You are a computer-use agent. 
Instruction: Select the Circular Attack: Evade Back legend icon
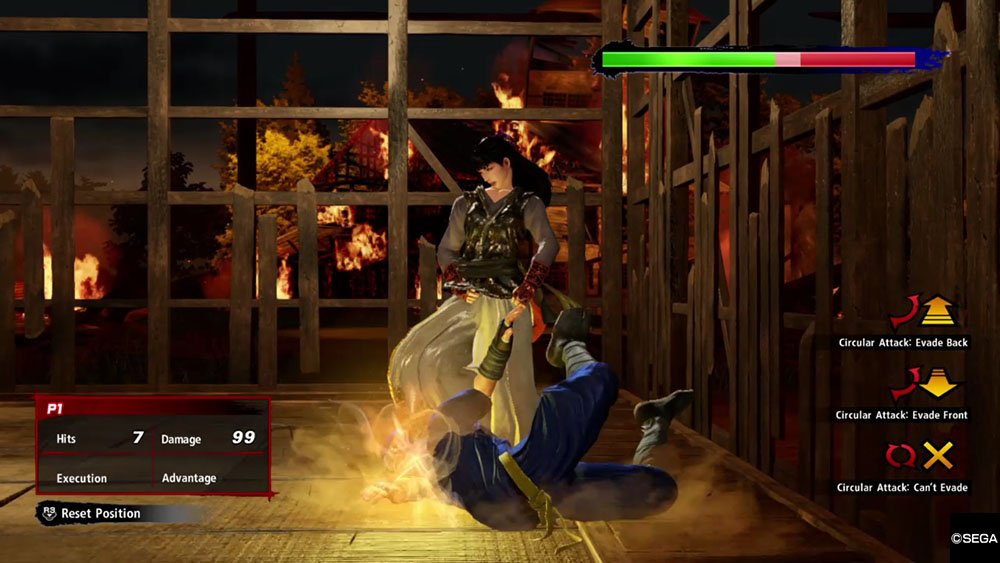tap(922, 312)
